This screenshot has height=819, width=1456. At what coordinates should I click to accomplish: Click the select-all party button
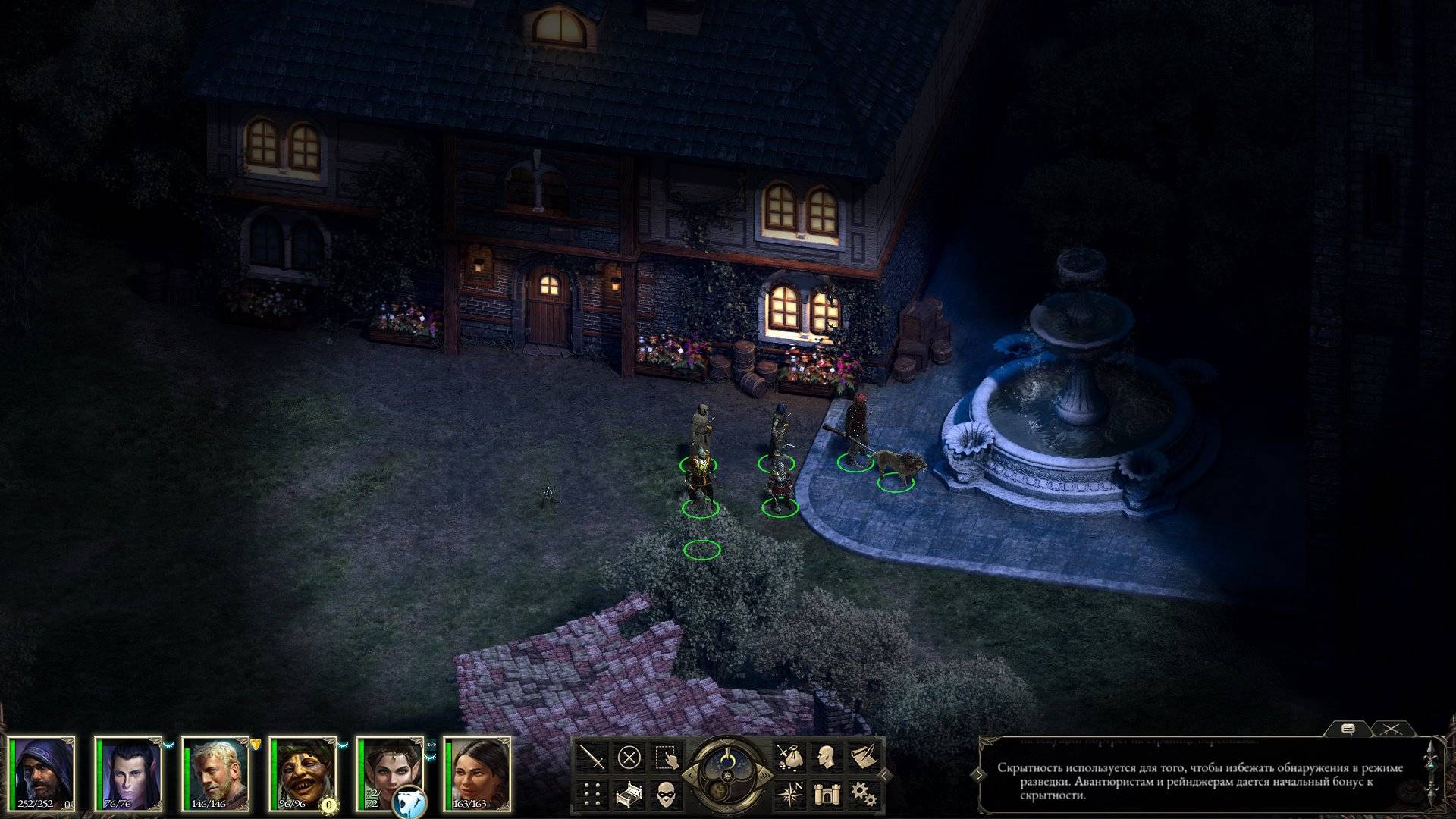point(665,757)
